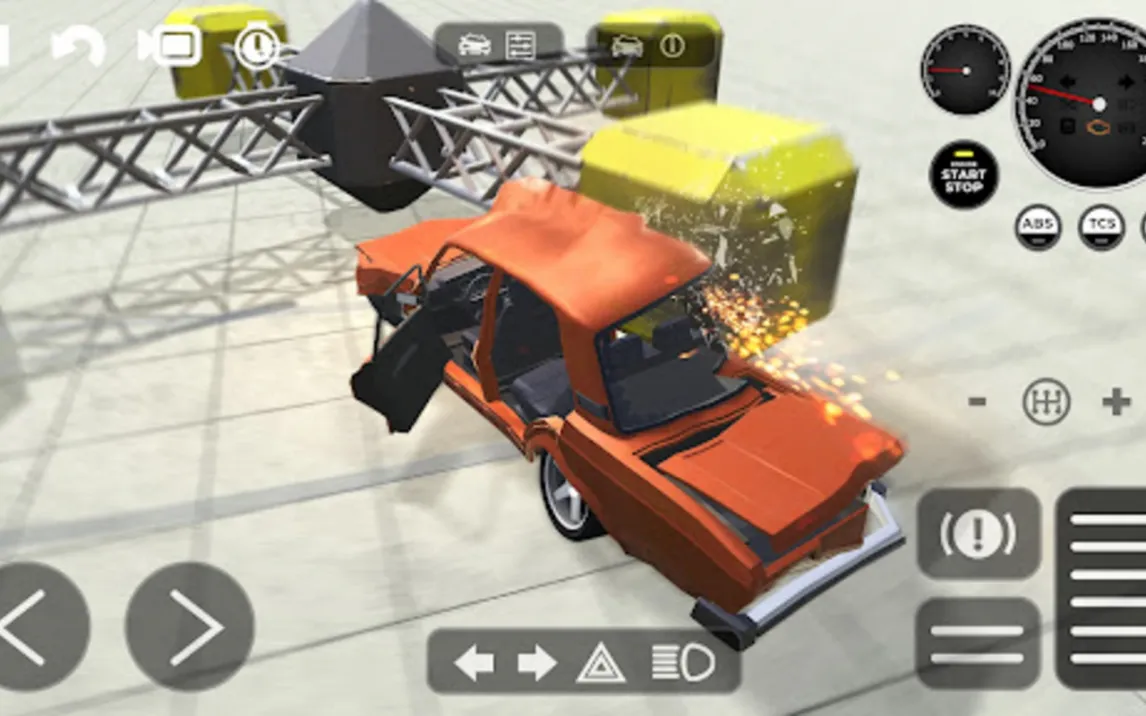
Task: Tap the gear shifter pattern icon
Action: click(1046, 402)
